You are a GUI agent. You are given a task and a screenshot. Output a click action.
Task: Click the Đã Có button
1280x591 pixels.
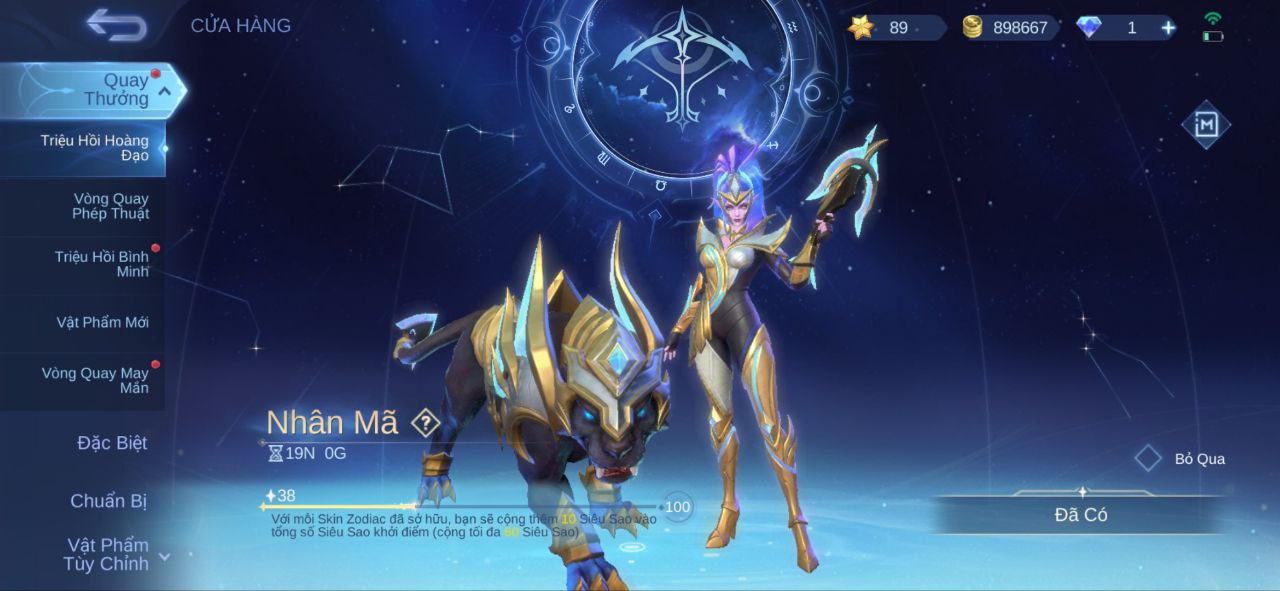[x=1080, y=515]
